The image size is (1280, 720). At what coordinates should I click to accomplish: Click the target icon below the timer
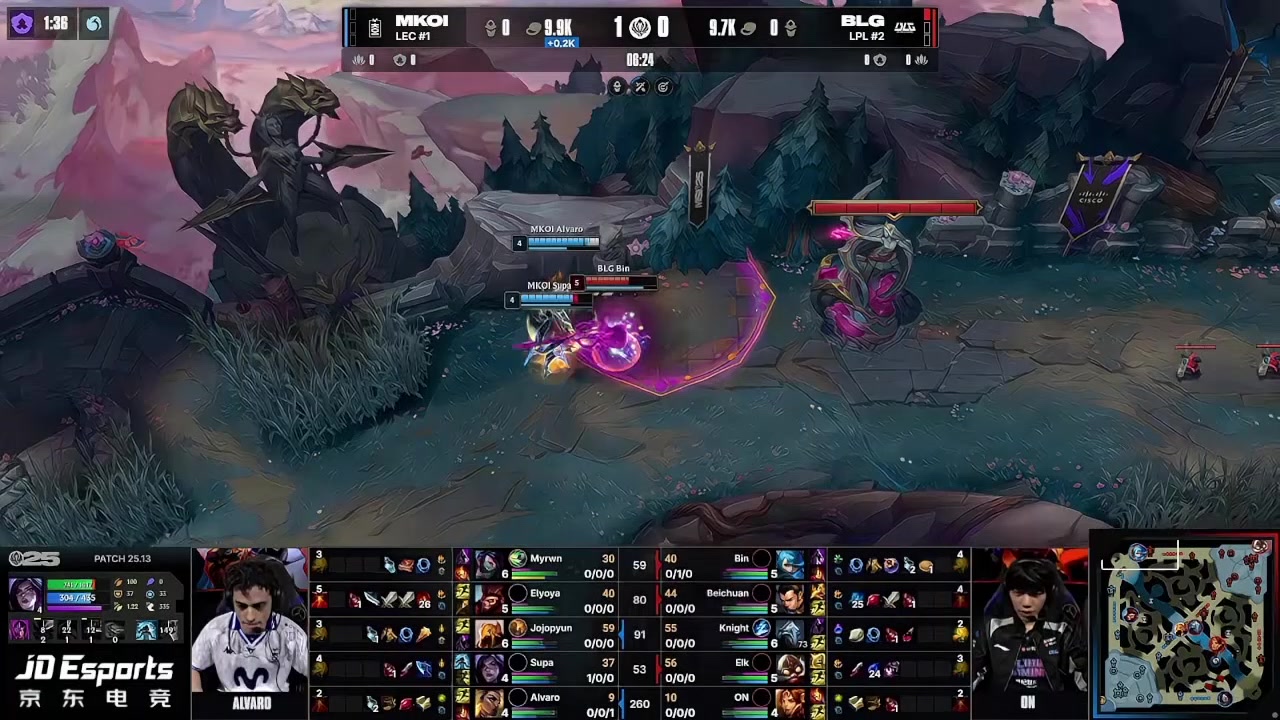(x=663, y=87)
